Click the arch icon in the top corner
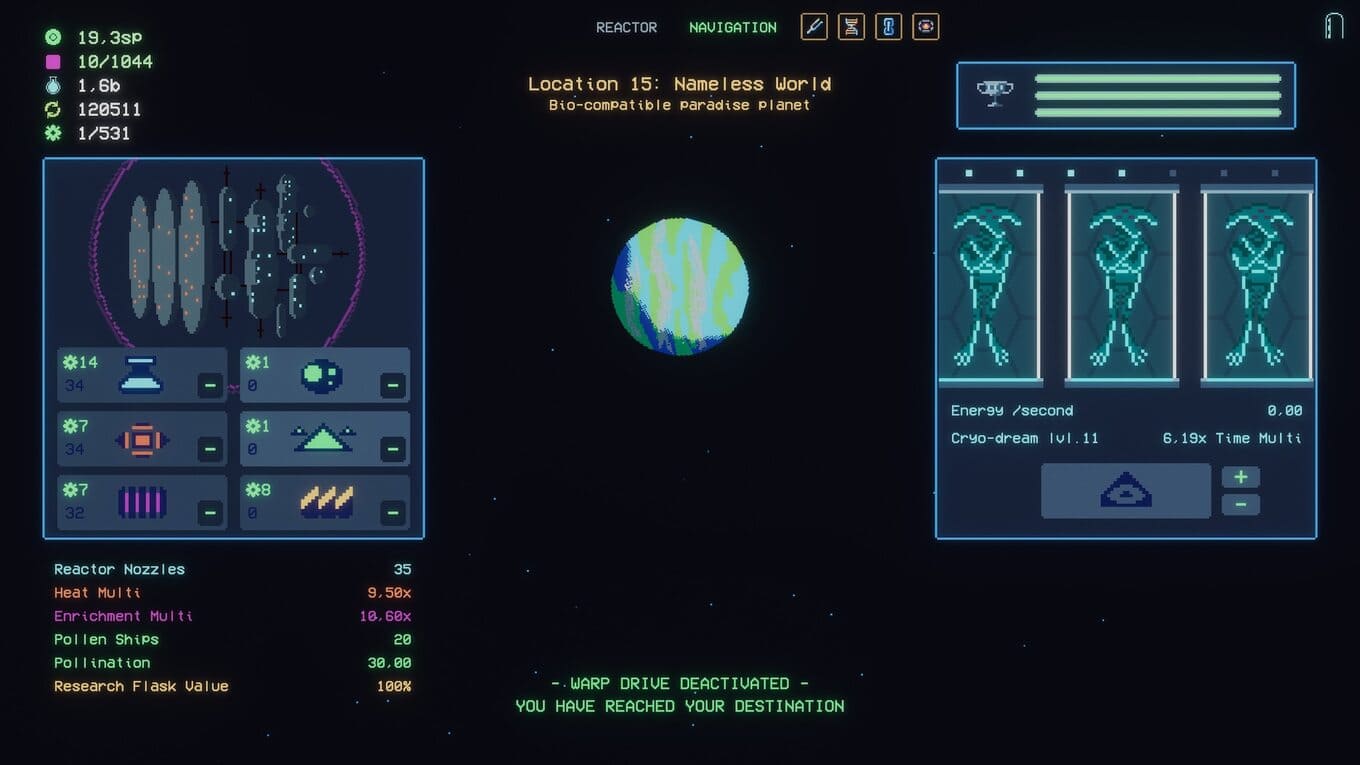The height and width of the screenshot is (765, 1360). click(1334, 26)
